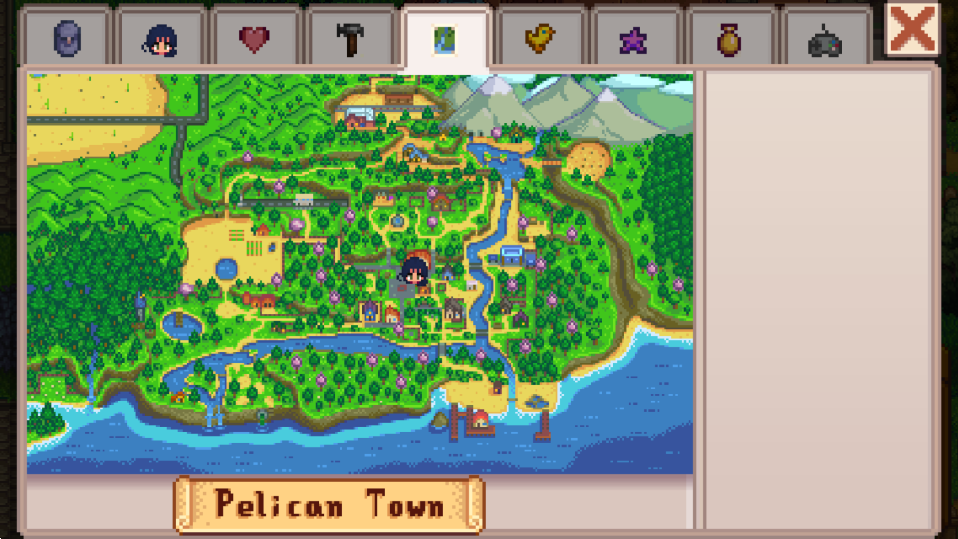Open the inventory backpack tab
Image resolution: width=958 pixels, height=539 pixels.
tap(66, 38)
